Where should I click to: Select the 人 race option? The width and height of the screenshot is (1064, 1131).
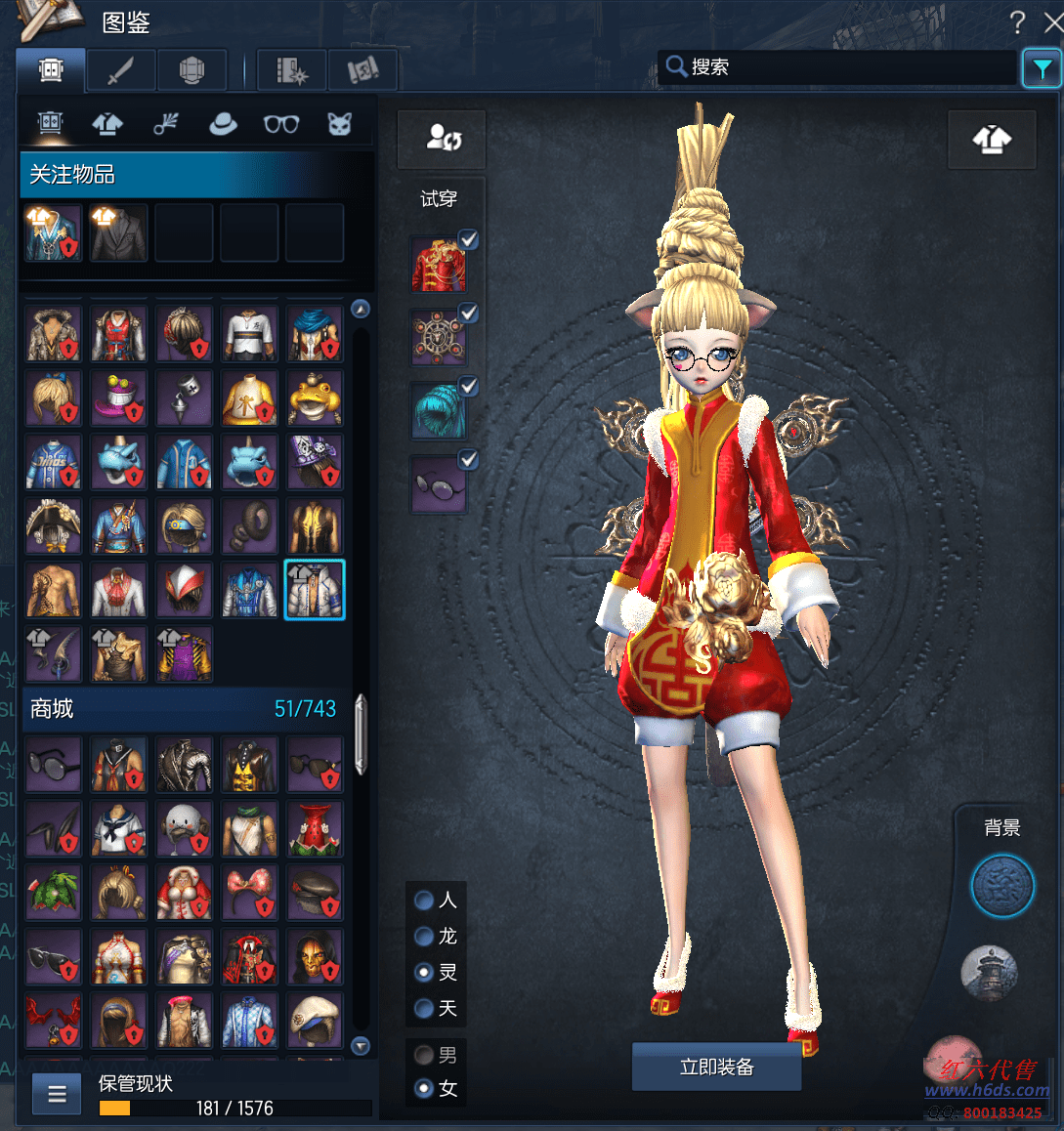click(x=425, y=900)
